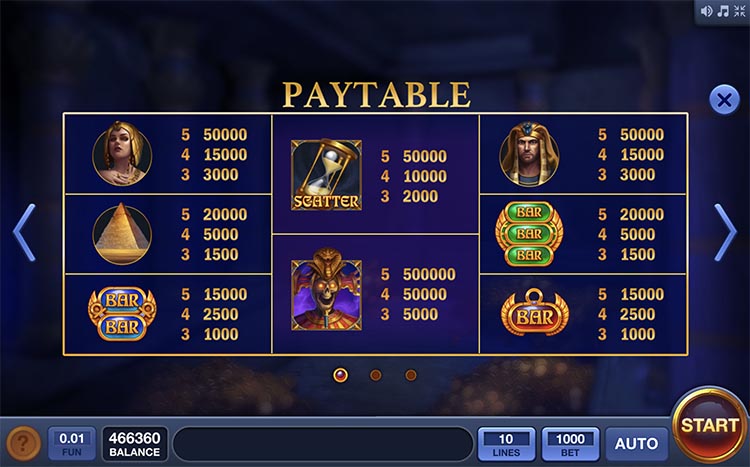
Task: Spin the reels with the START button
Action: tap(709, 425)
